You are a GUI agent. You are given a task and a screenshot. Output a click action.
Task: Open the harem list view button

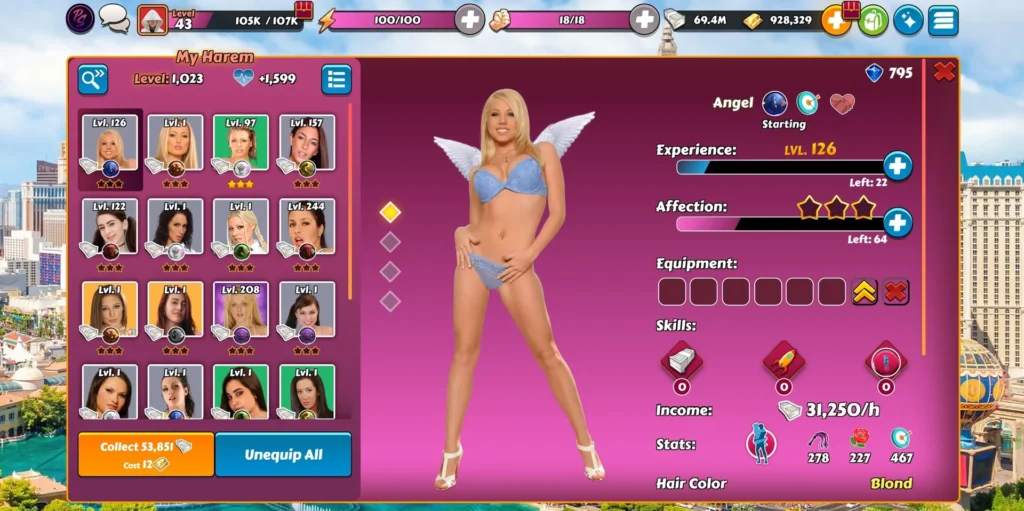pos(336,79)
